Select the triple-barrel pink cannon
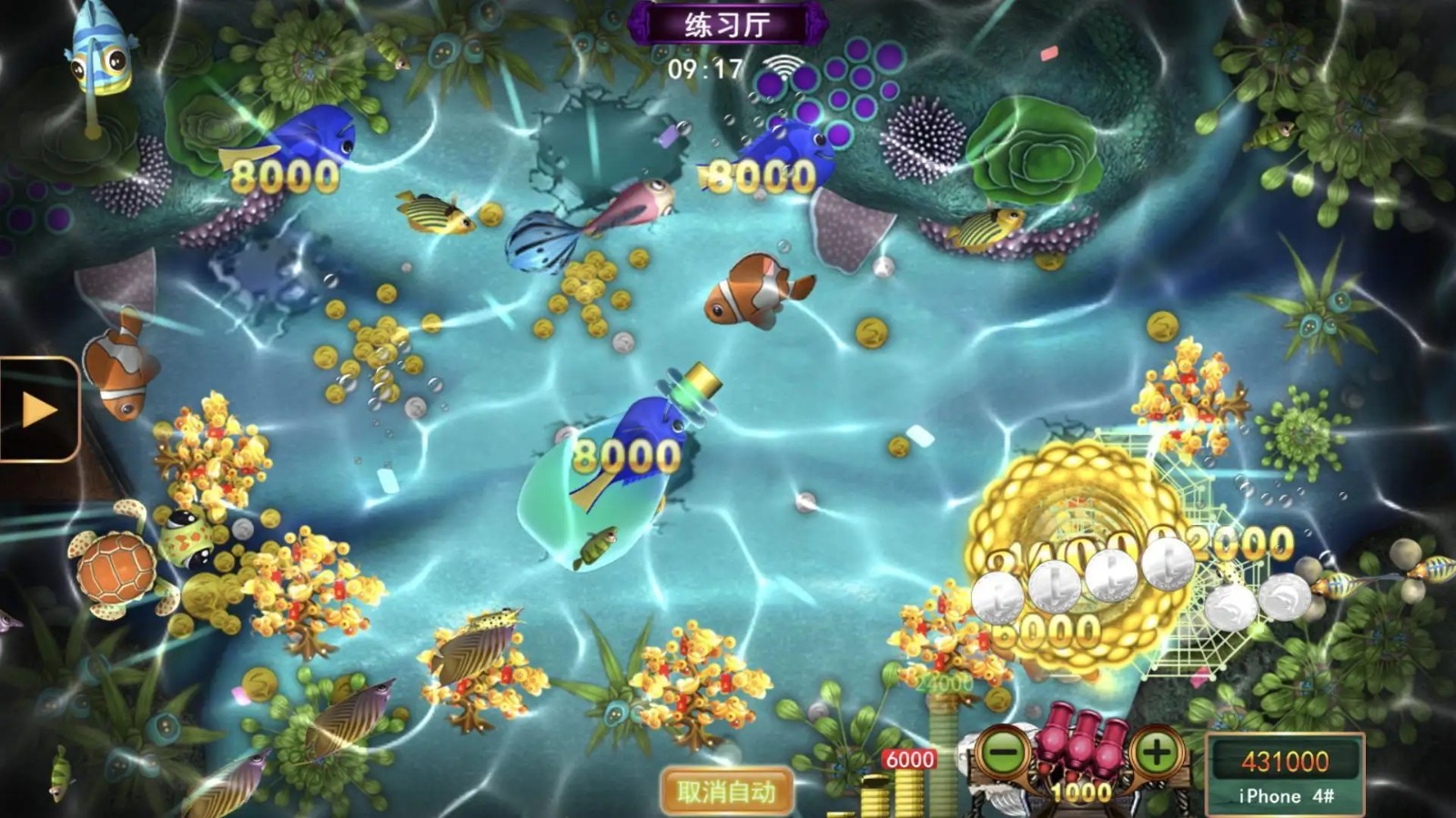 point(1079,746)
